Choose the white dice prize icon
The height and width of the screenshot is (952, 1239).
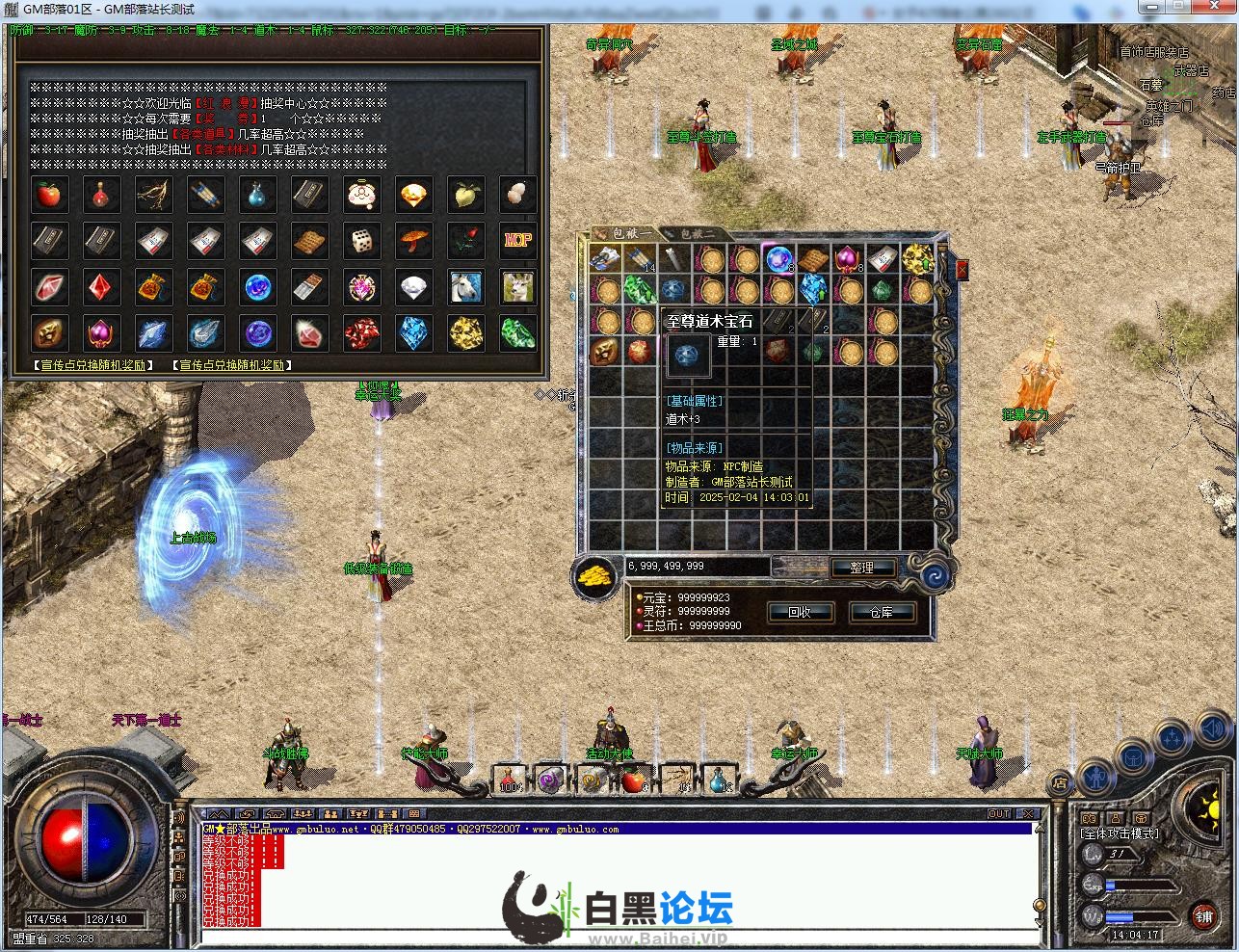(x=361, y=241)
